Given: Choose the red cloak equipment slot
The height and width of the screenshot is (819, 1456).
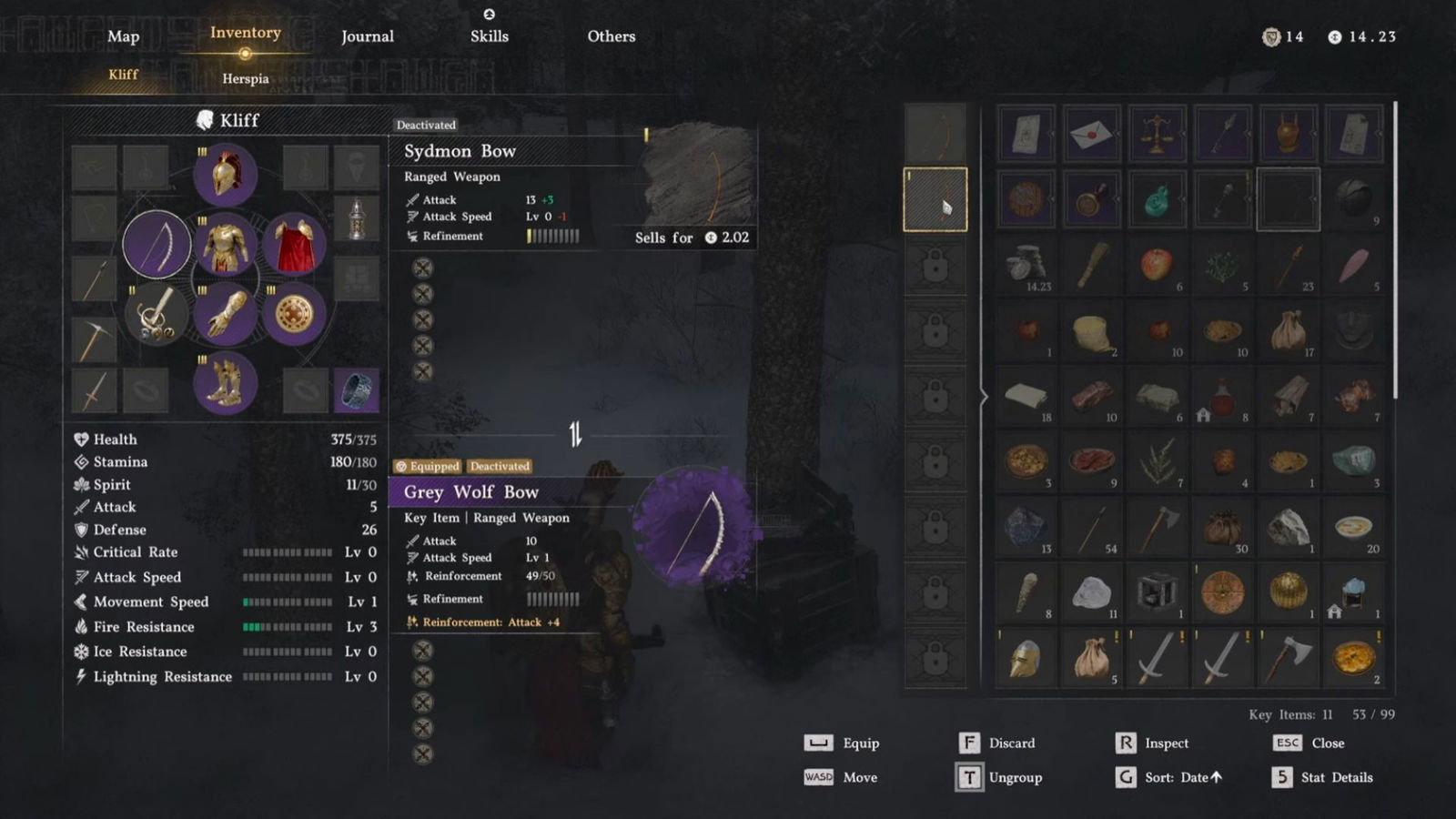Looking at the screenshot, I should point(294,245).
